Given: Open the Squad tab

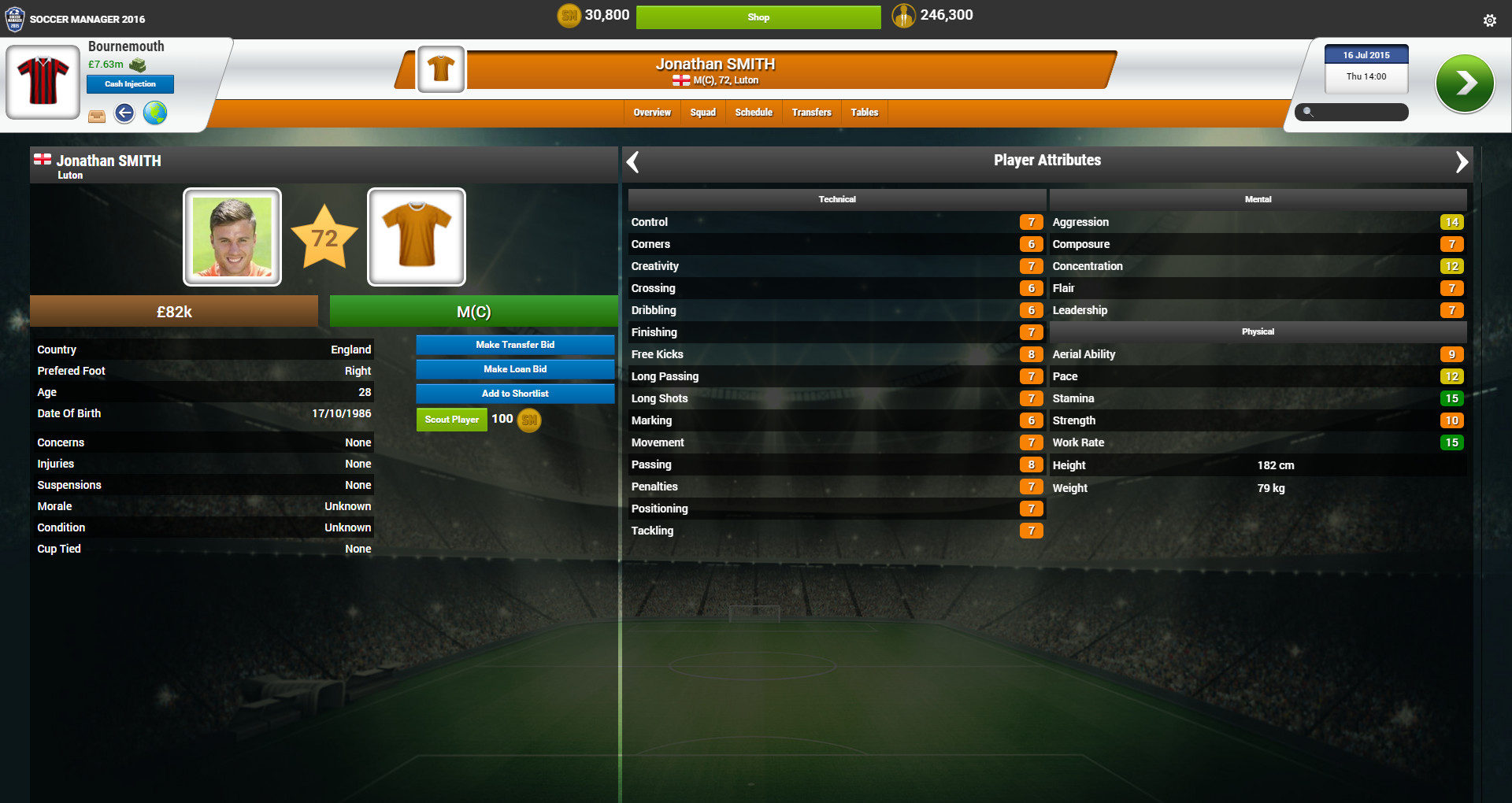Looking at the screenshot, I should [x=702, y=112].
